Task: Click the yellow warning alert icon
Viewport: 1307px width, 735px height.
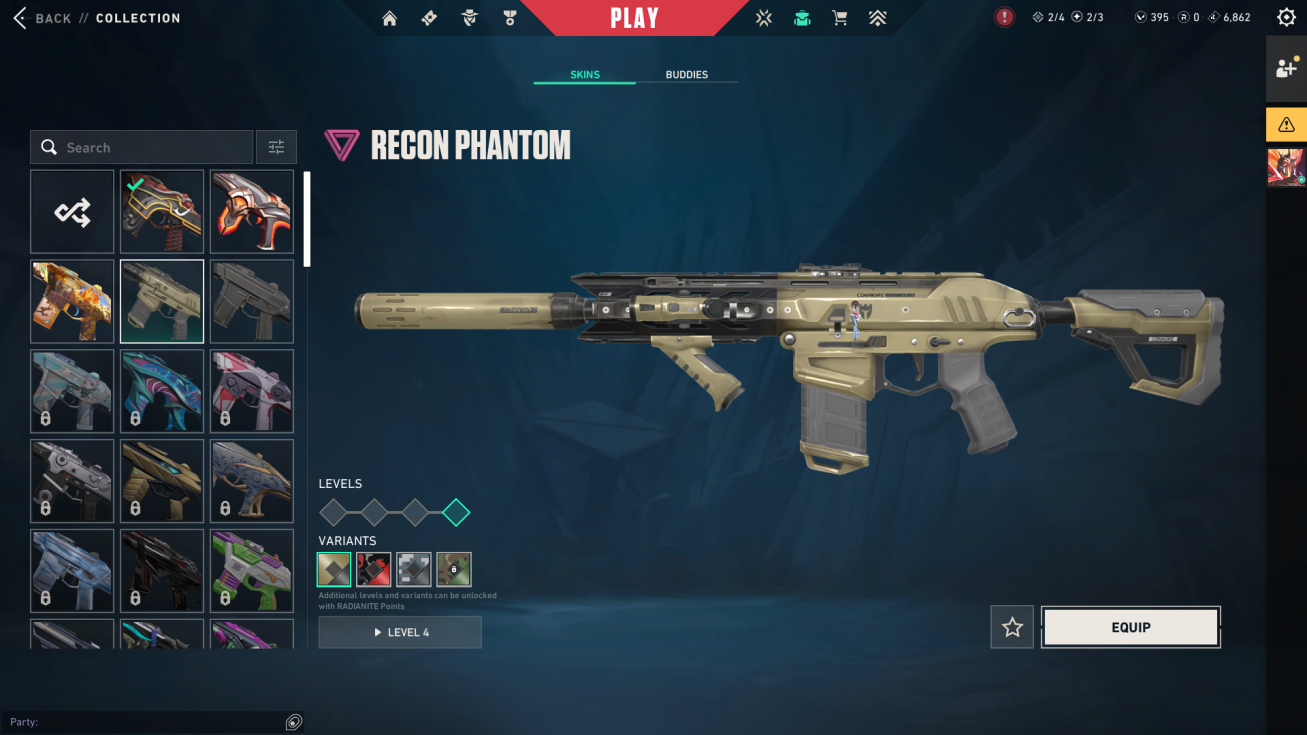Action: 1286,125
